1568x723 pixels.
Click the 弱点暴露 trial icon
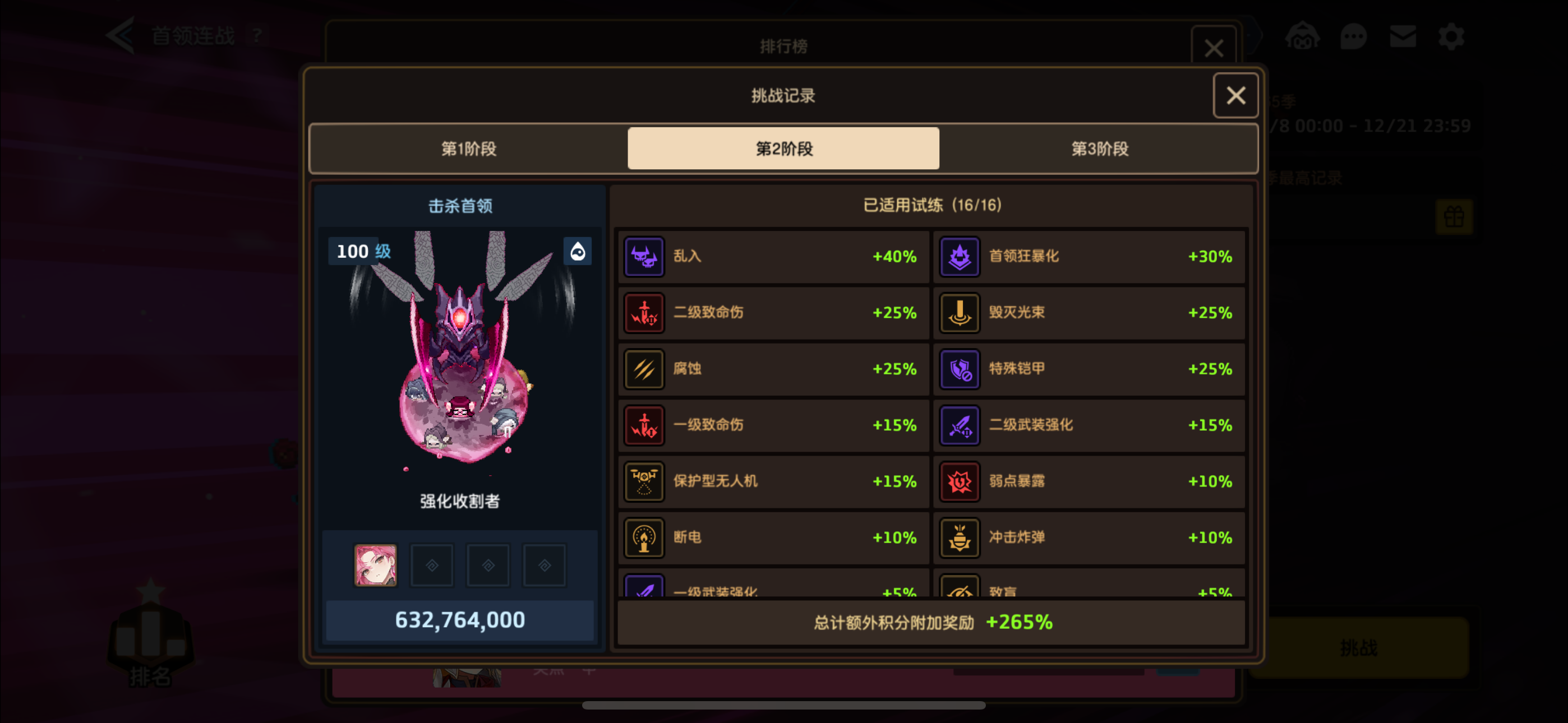(x=960, y=481)
